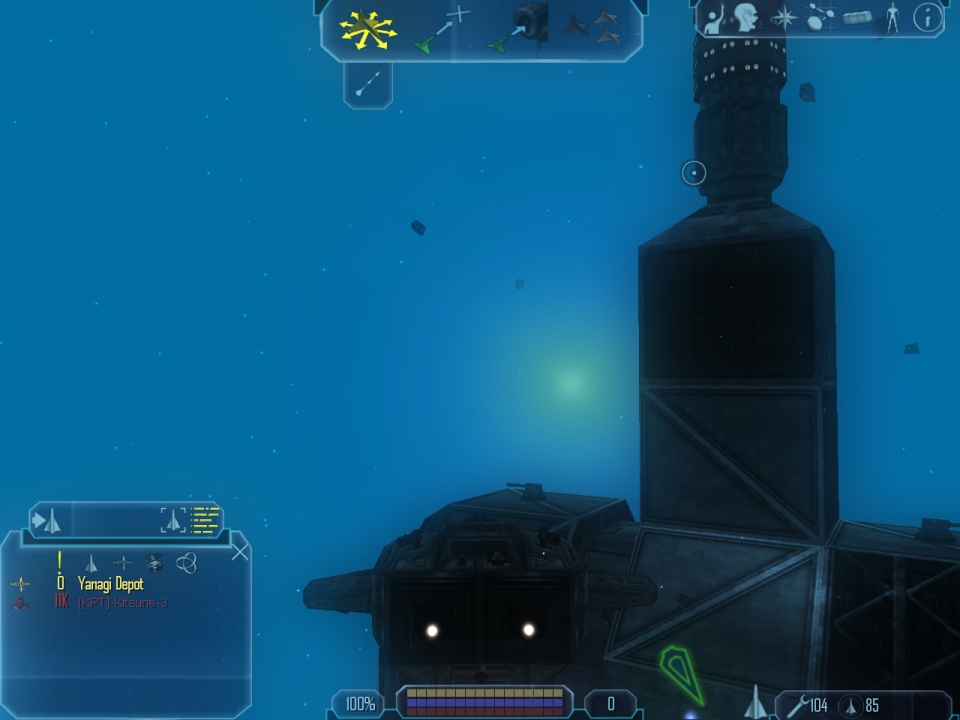This screenshot has width=960, height=720.
Task: Activate the yellow Free Flight maneuver icon
Action: tap(367, 29)
